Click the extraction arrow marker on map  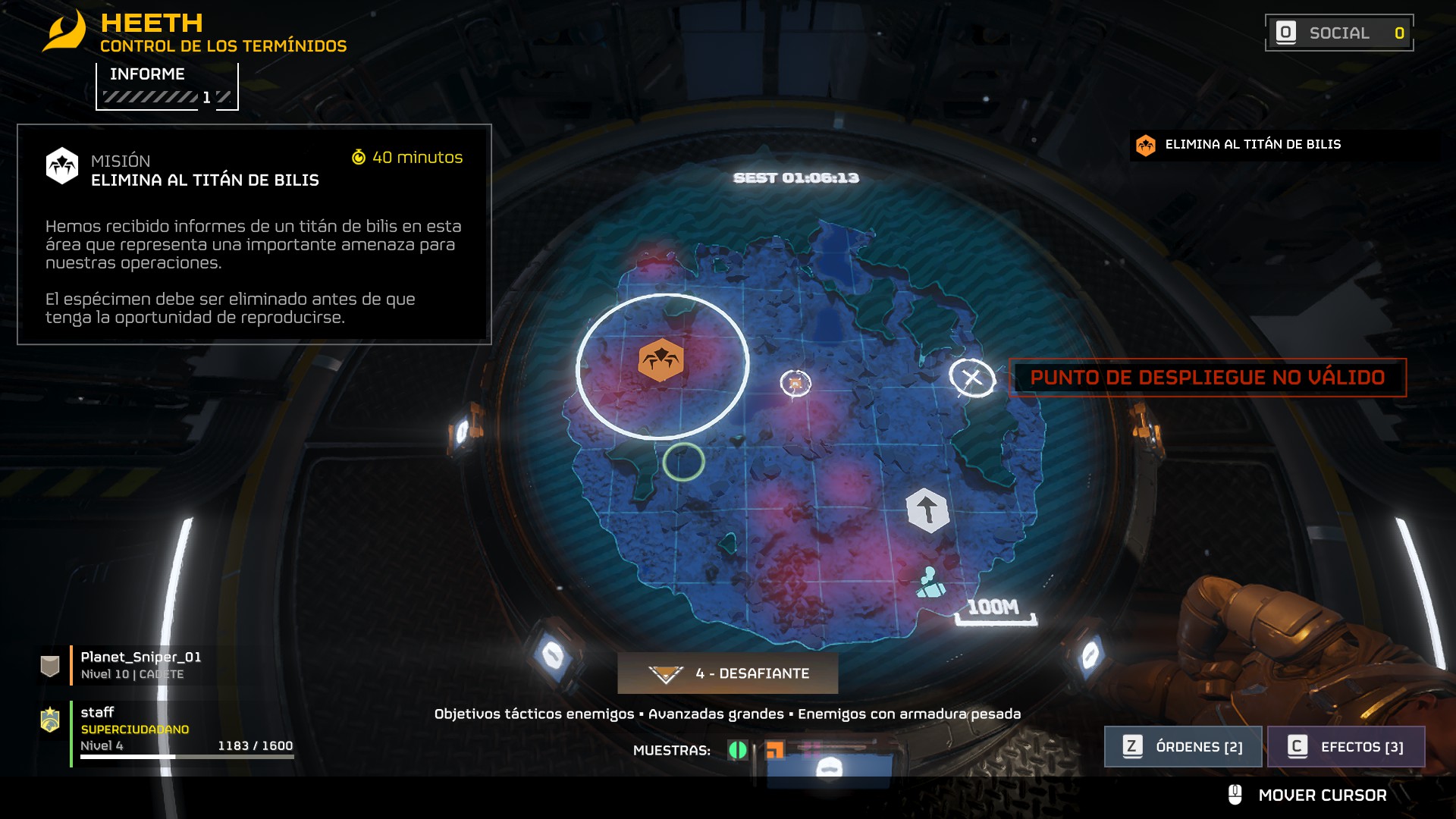pos(927,510)
